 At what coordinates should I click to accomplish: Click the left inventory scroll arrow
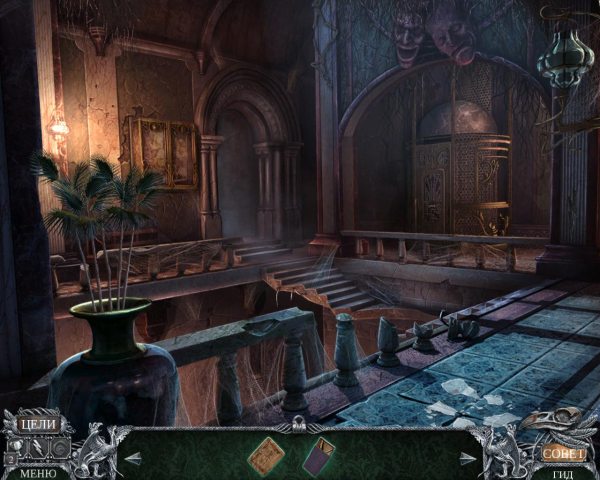[x=130, y=457]
